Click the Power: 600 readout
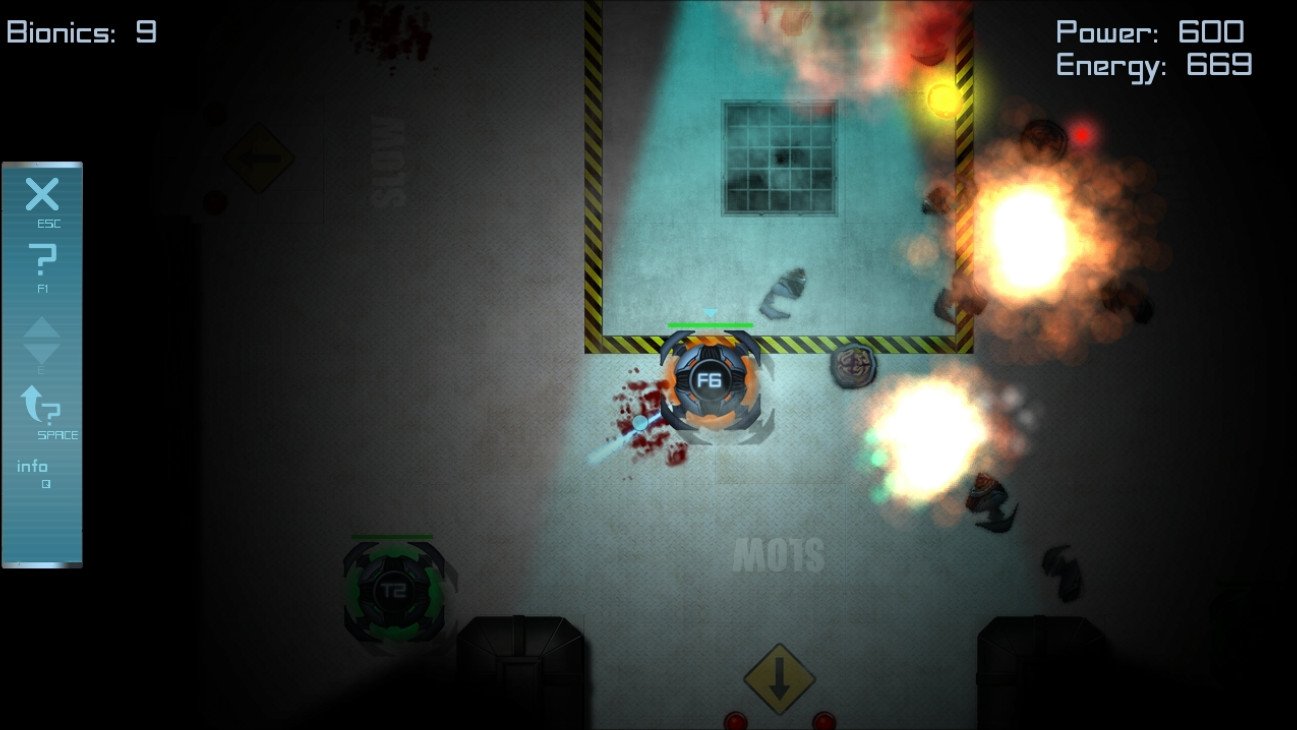1297x730 pixels. pos(1148,32)
